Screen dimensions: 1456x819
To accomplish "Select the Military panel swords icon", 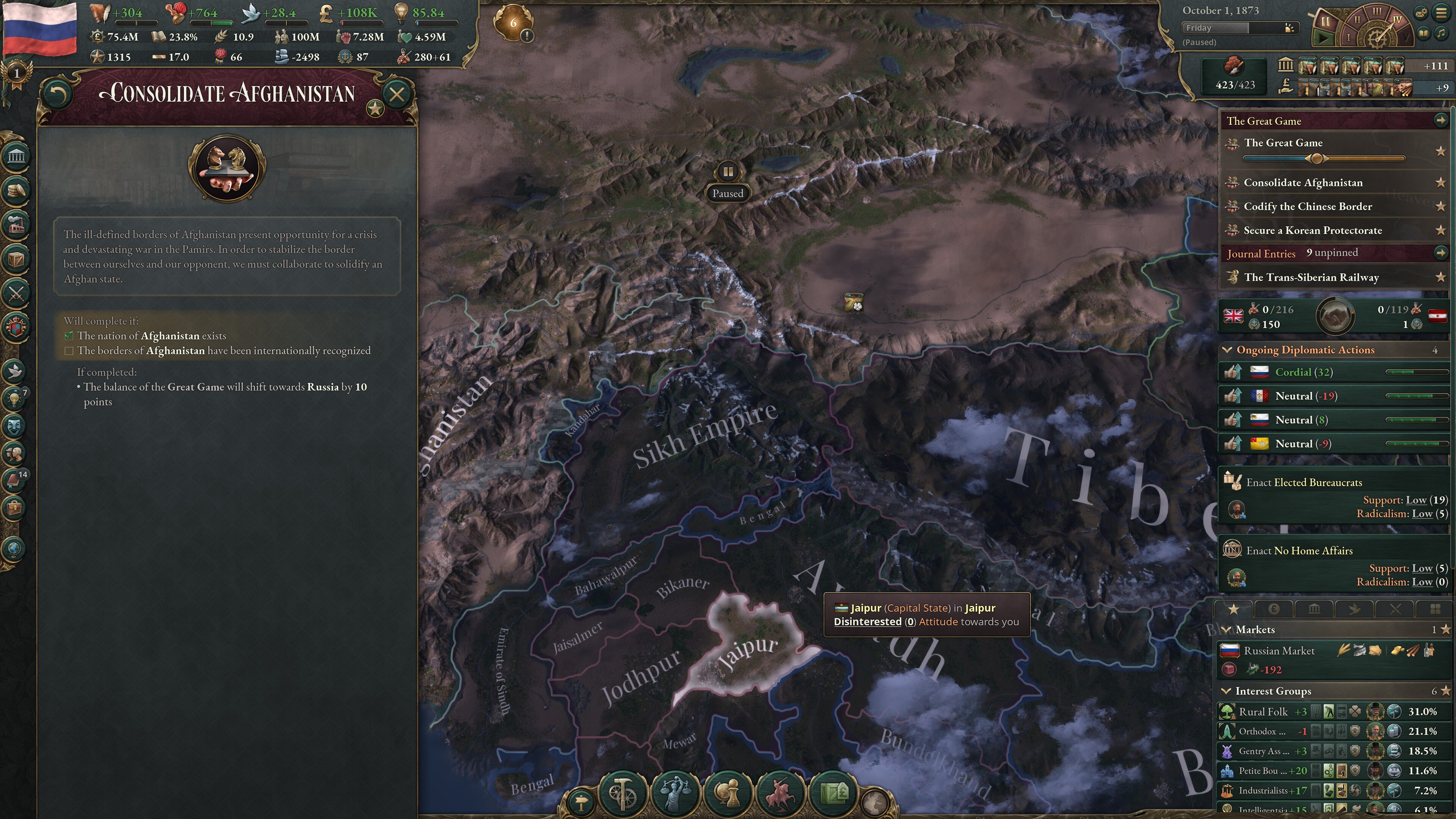I will tap(17, 293).
